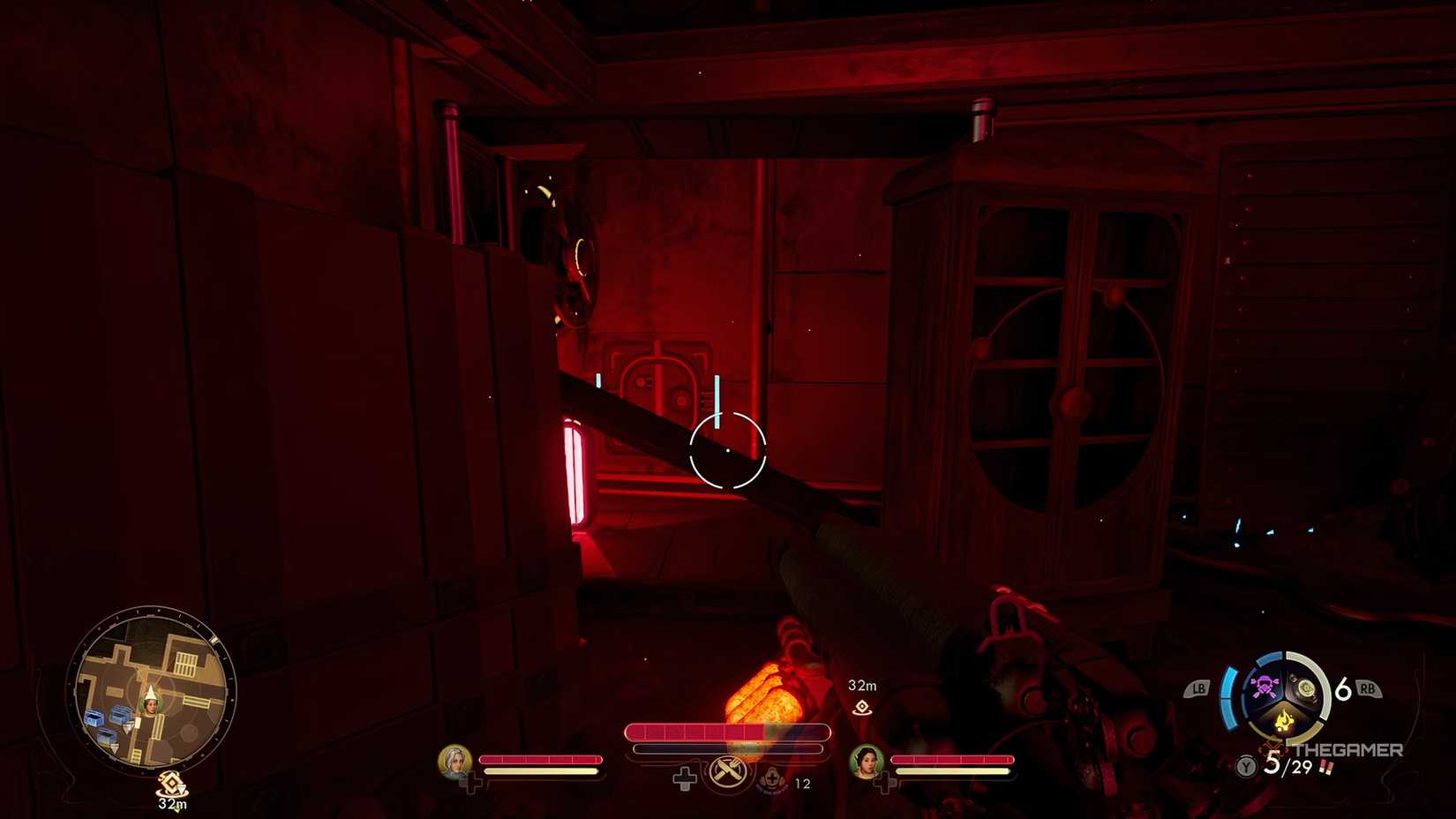Screen dimensions: 1456x819
Task: Click the medical inhaler icon showing 12
Action: tap(772, 779)
